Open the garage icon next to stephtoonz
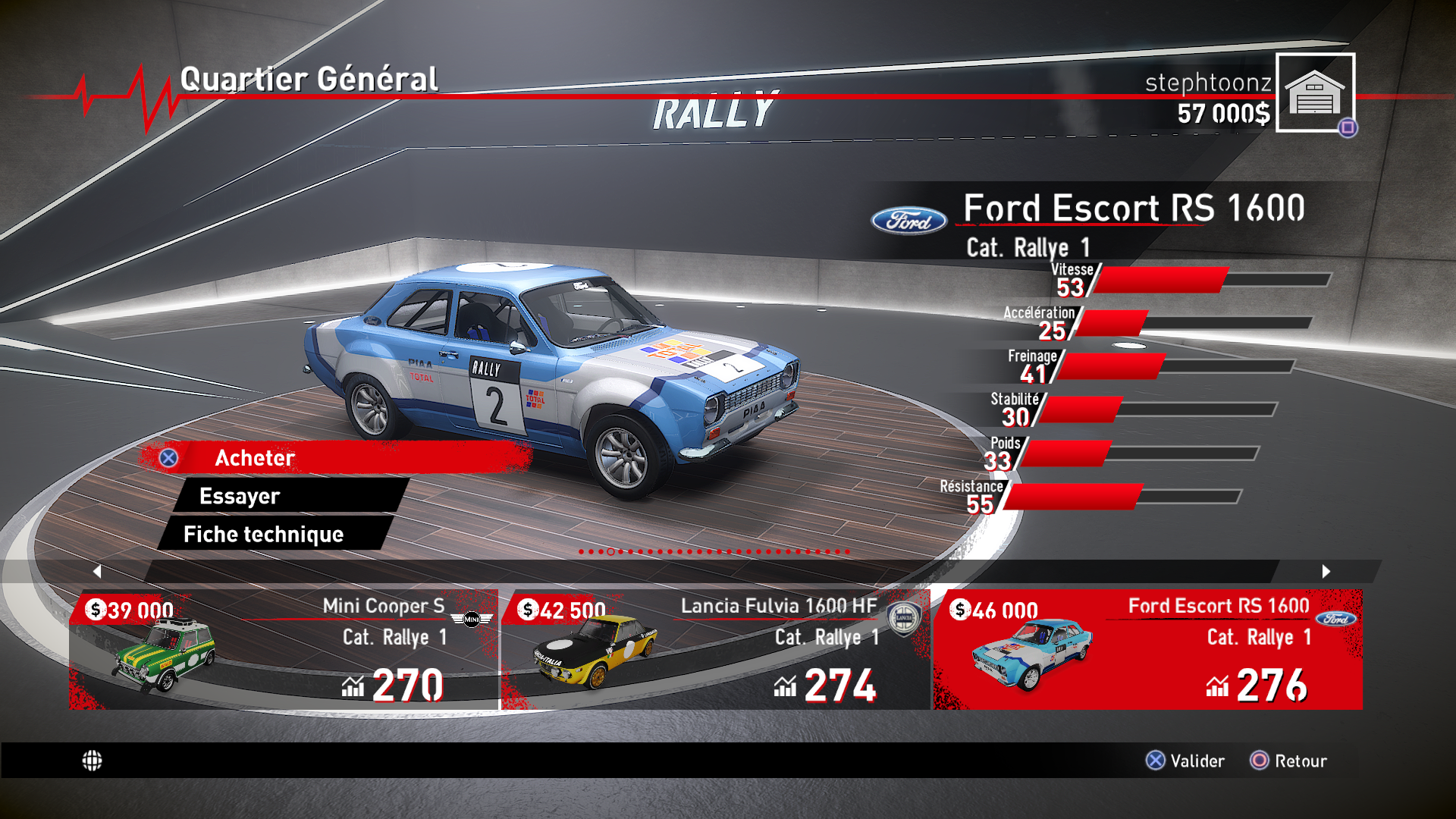 (1315, 93)
